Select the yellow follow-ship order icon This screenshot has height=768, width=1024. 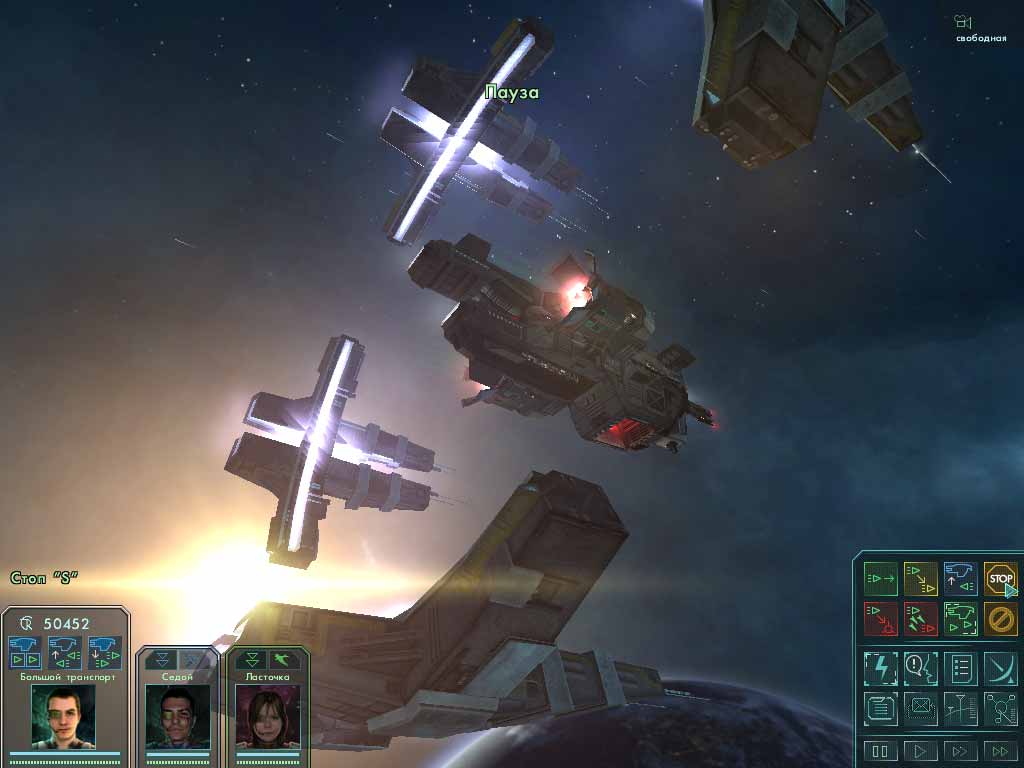click(920, 578)
